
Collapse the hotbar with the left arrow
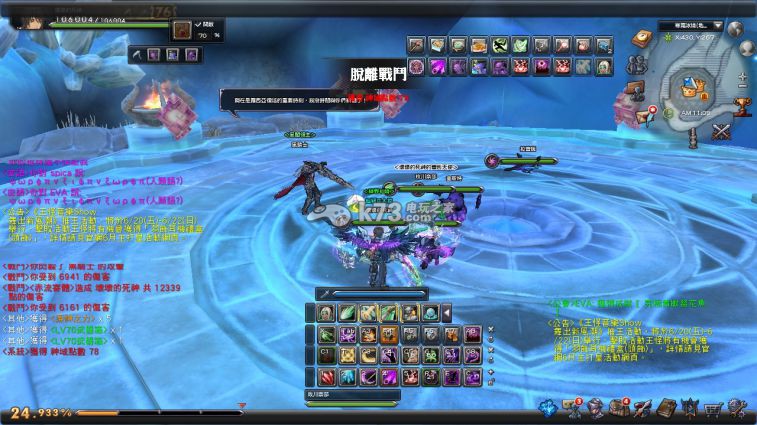point(447,313)
